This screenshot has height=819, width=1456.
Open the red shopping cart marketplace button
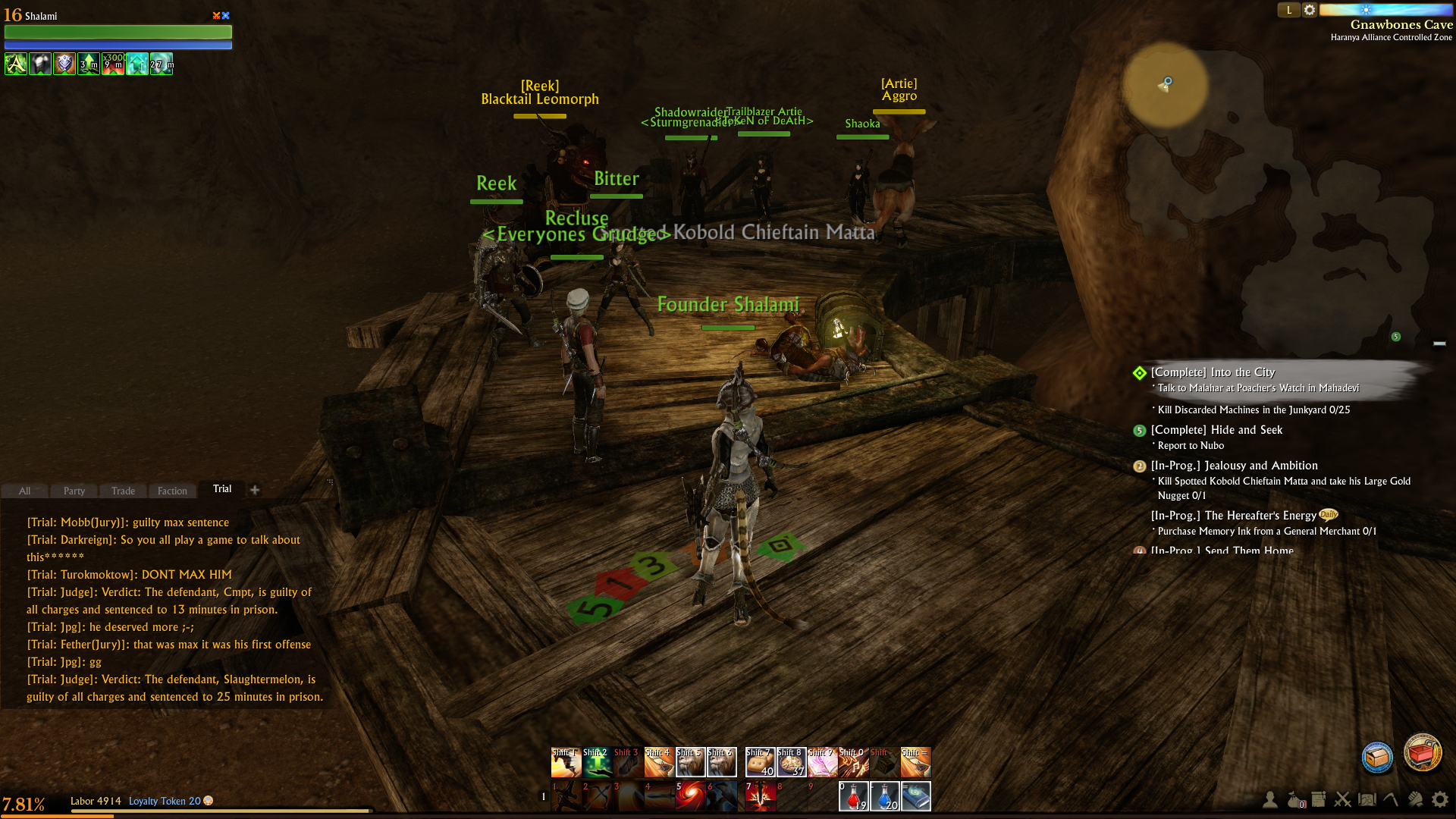[1423, 753]
